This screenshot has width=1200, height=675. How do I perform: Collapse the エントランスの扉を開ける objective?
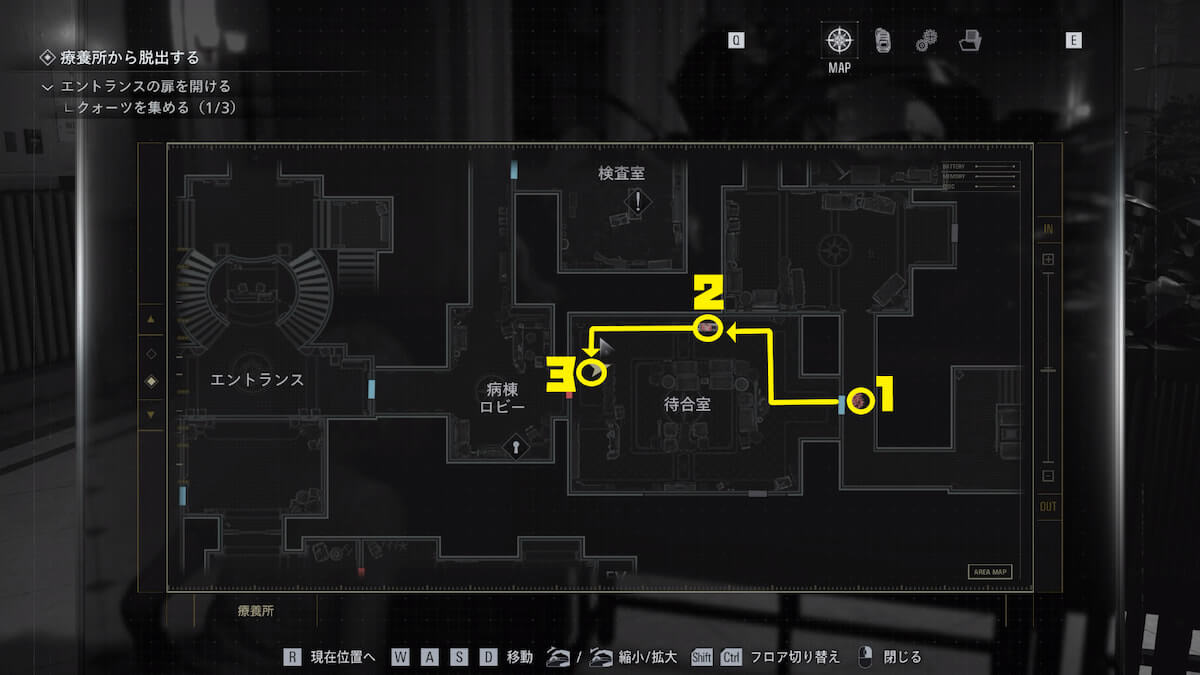point(47,87)
